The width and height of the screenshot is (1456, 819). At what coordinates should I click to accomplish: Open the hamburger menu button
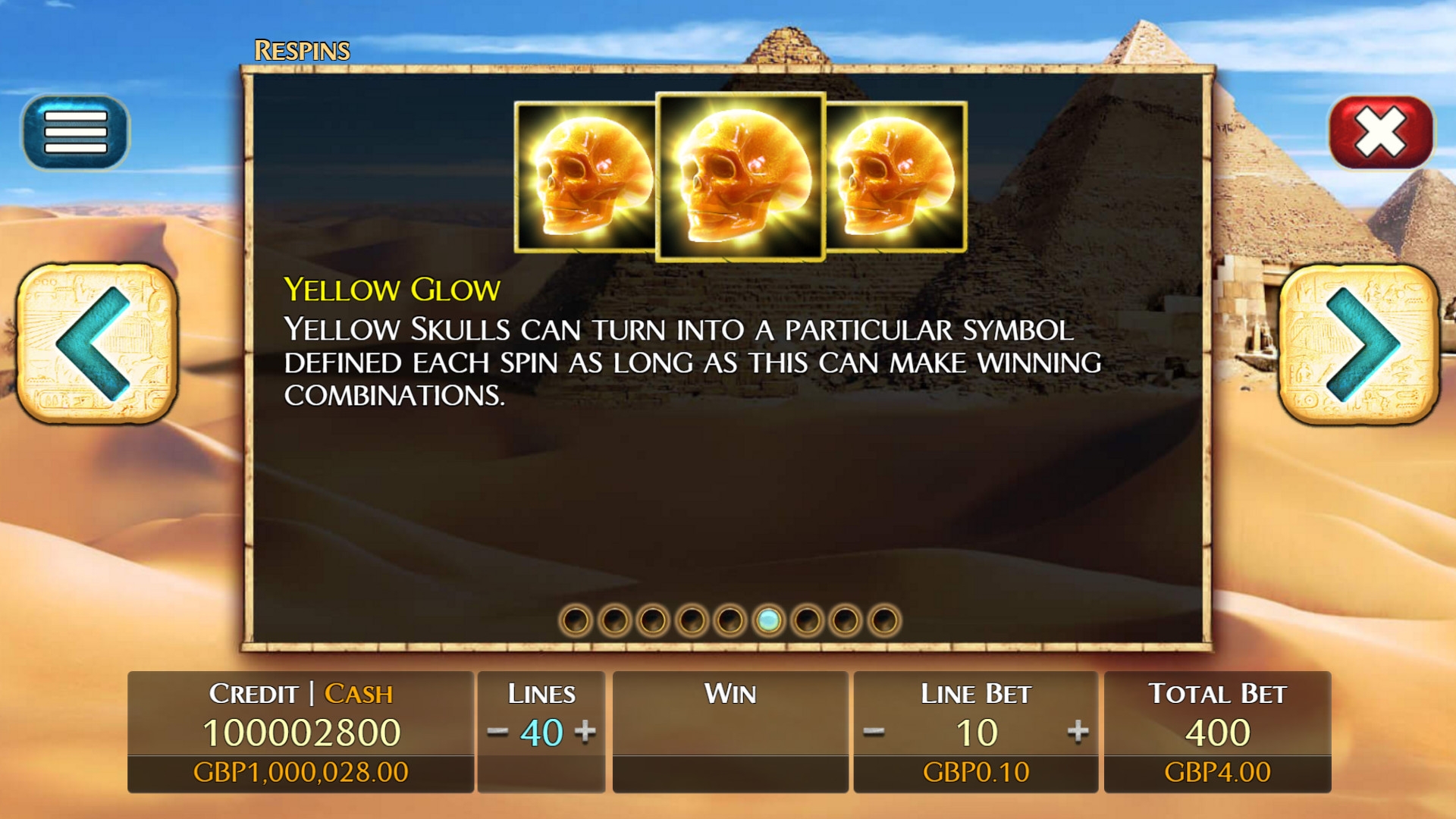(76, 132)
